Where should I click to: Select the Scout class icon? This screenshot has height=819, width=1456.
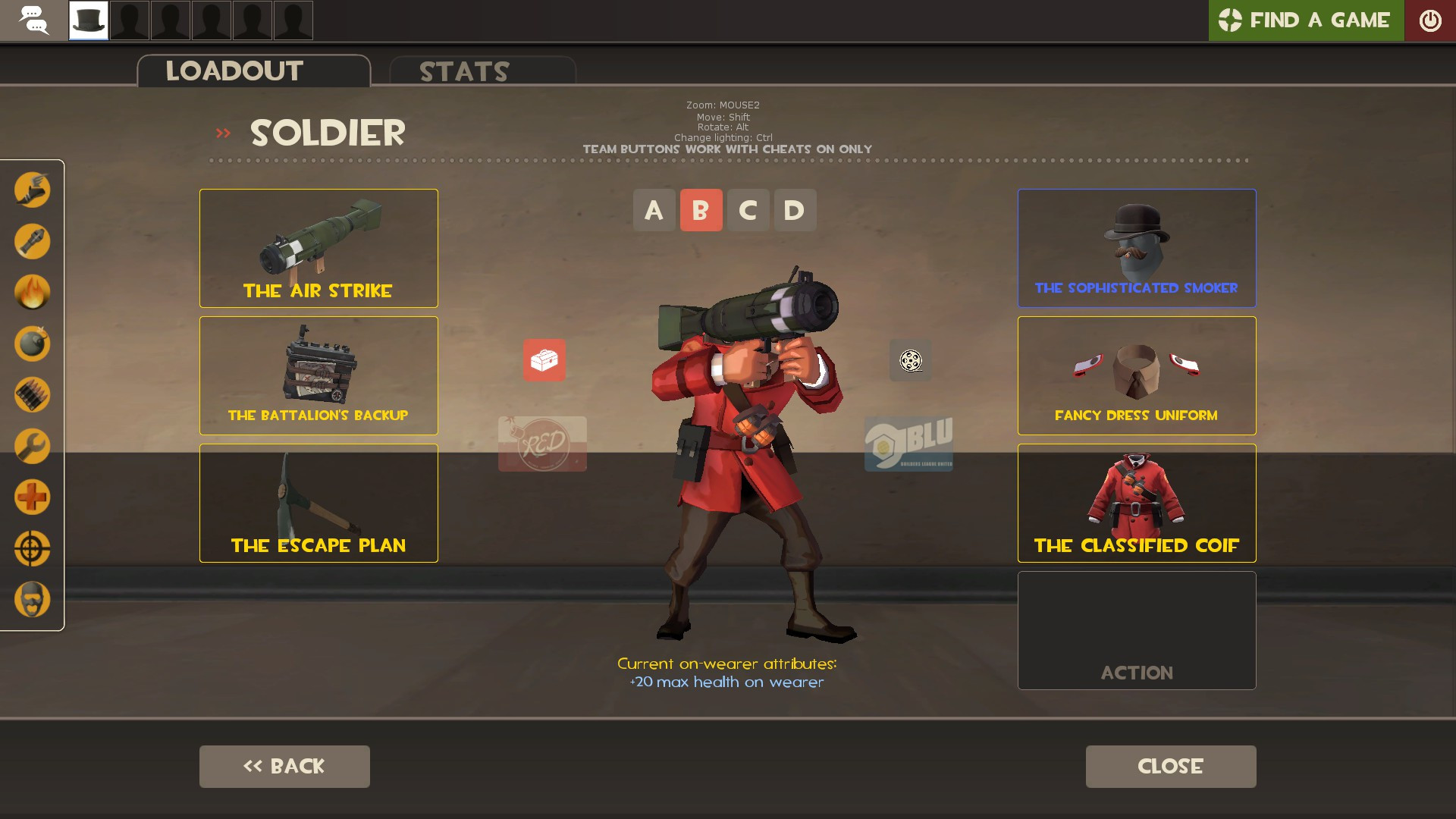(x=32, y=190)
